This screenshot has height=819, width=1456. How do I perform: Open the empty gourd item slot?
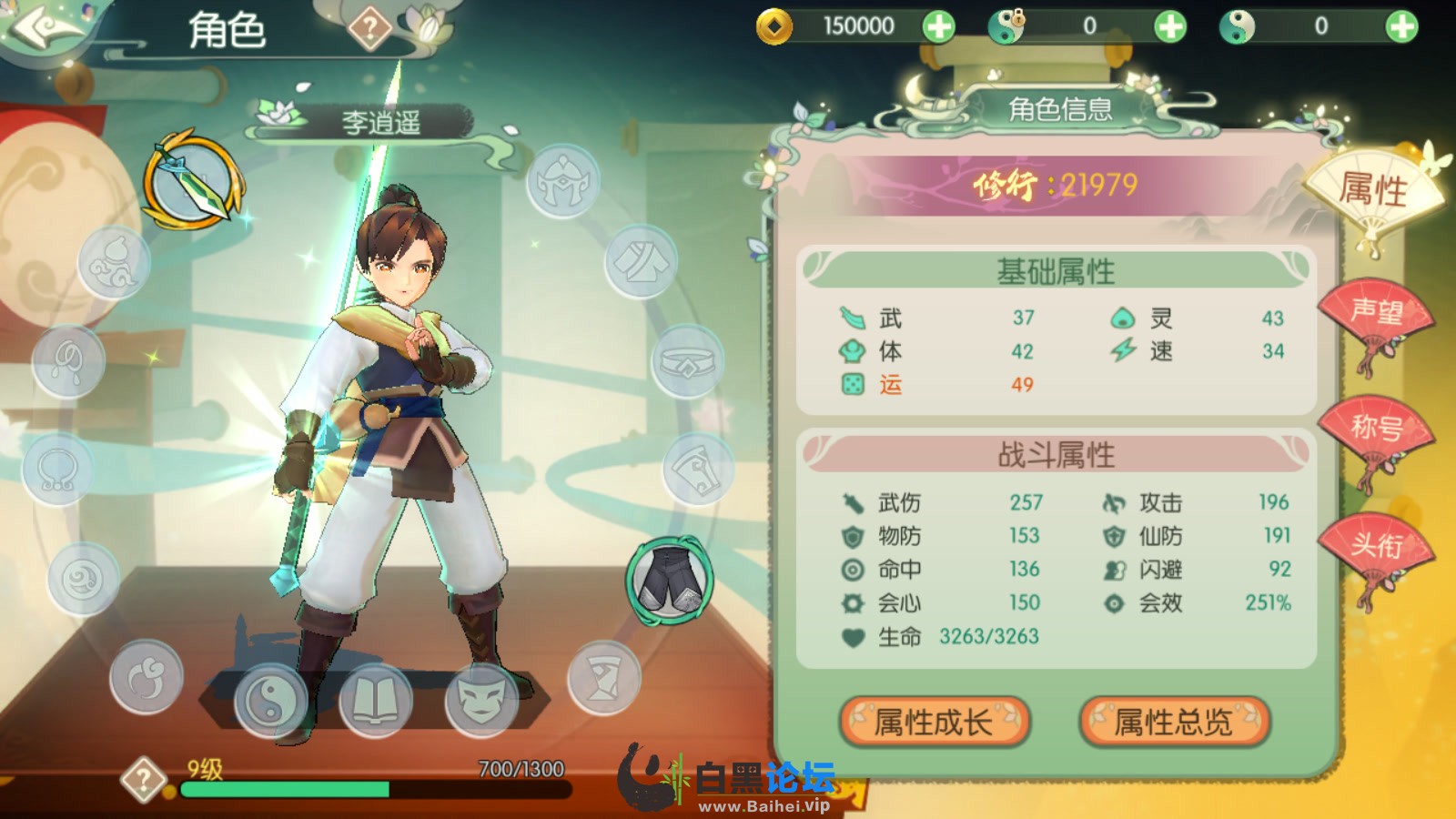tap(114, 263)
